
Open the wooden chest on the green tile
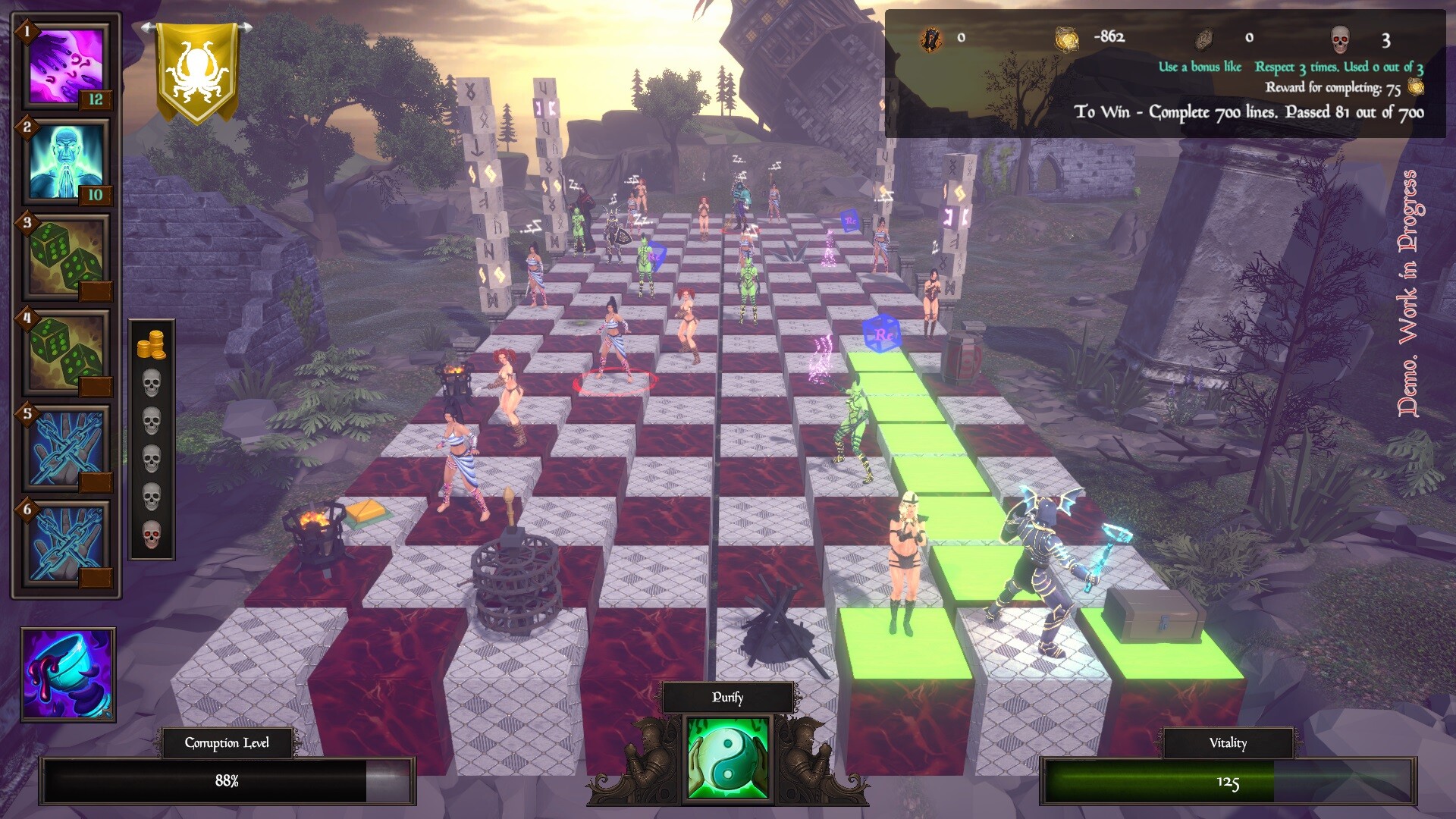[x=1153, y=614]
